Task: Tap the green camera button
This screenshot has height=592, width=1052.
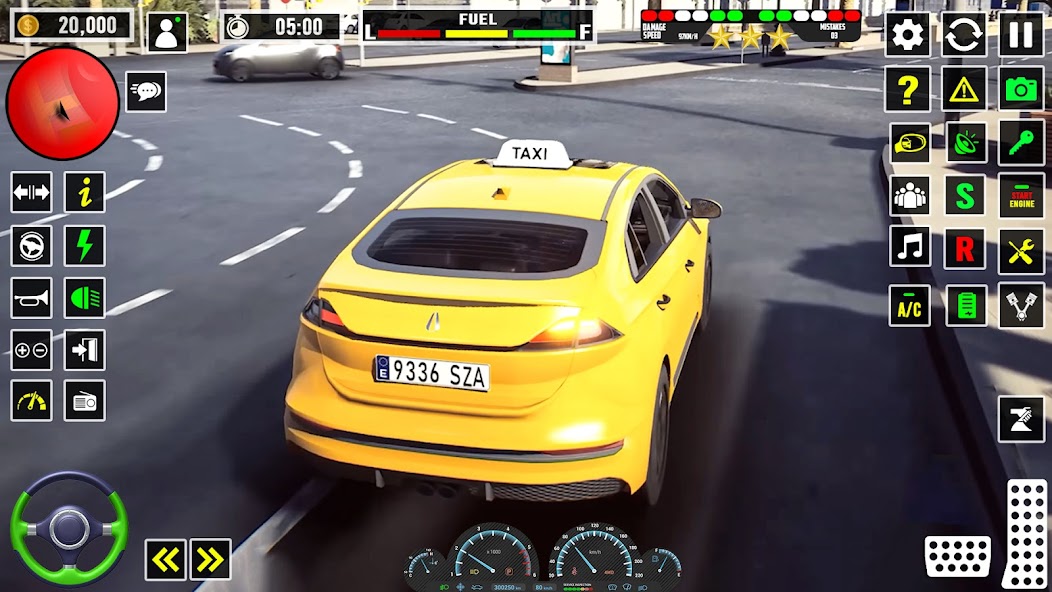Action: [x=1021, y=89]
